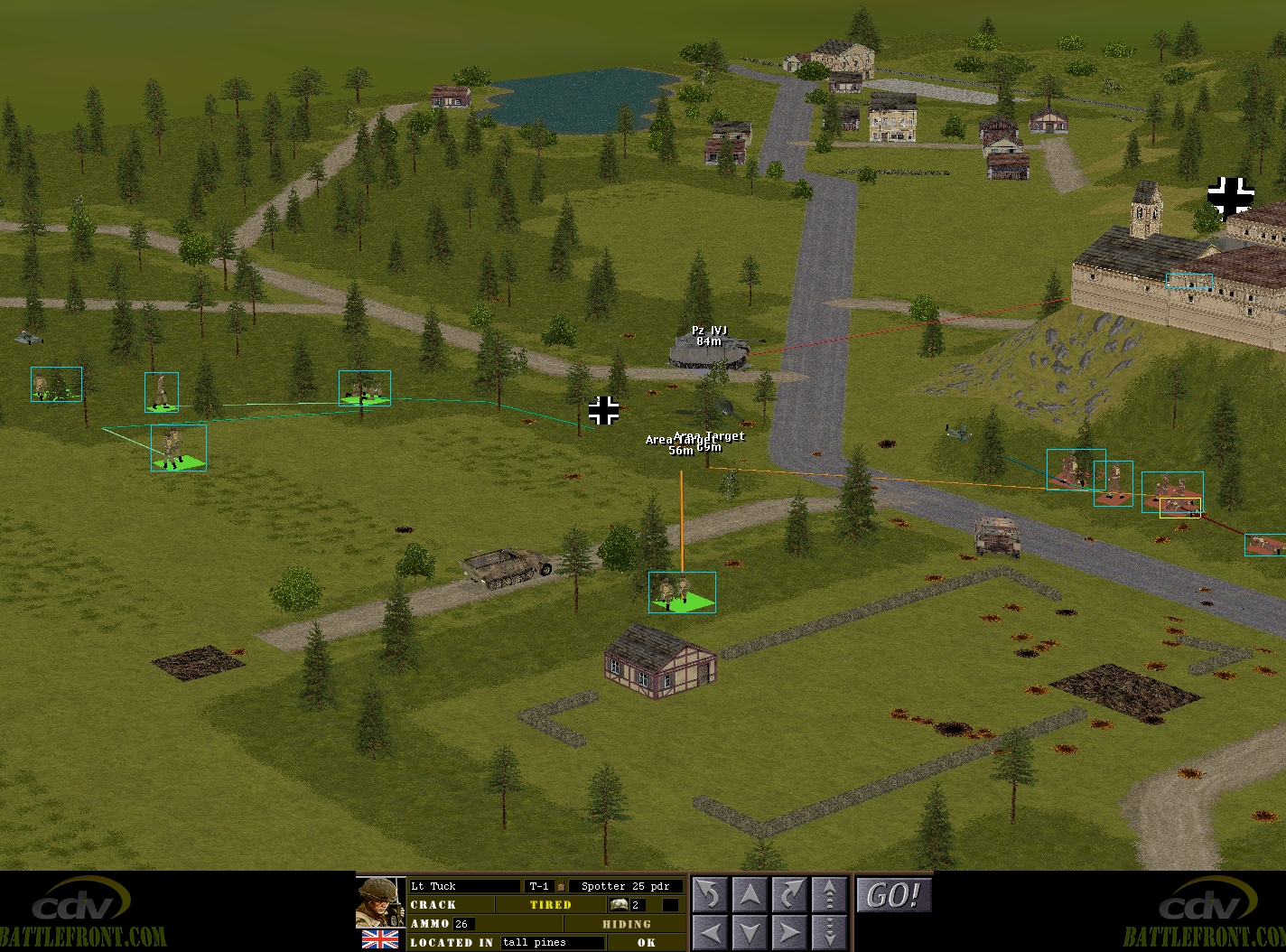Click the British flag under the portrait
Image resolution: width=1286 pixels, height=952 pixels.
point(380,939)
